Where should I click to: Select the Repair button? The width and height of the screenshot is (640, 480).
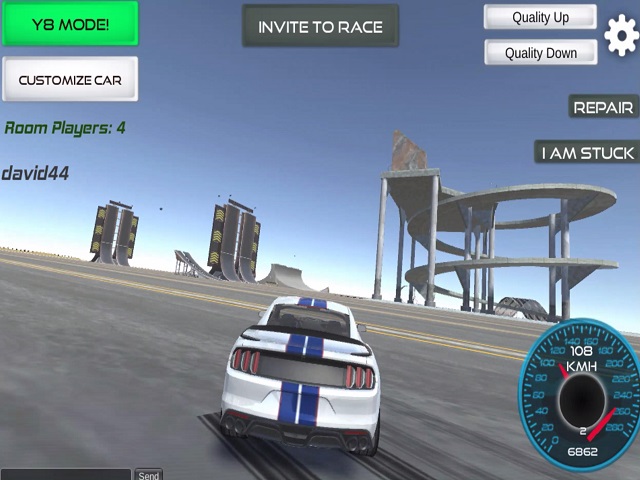point(603,107)
